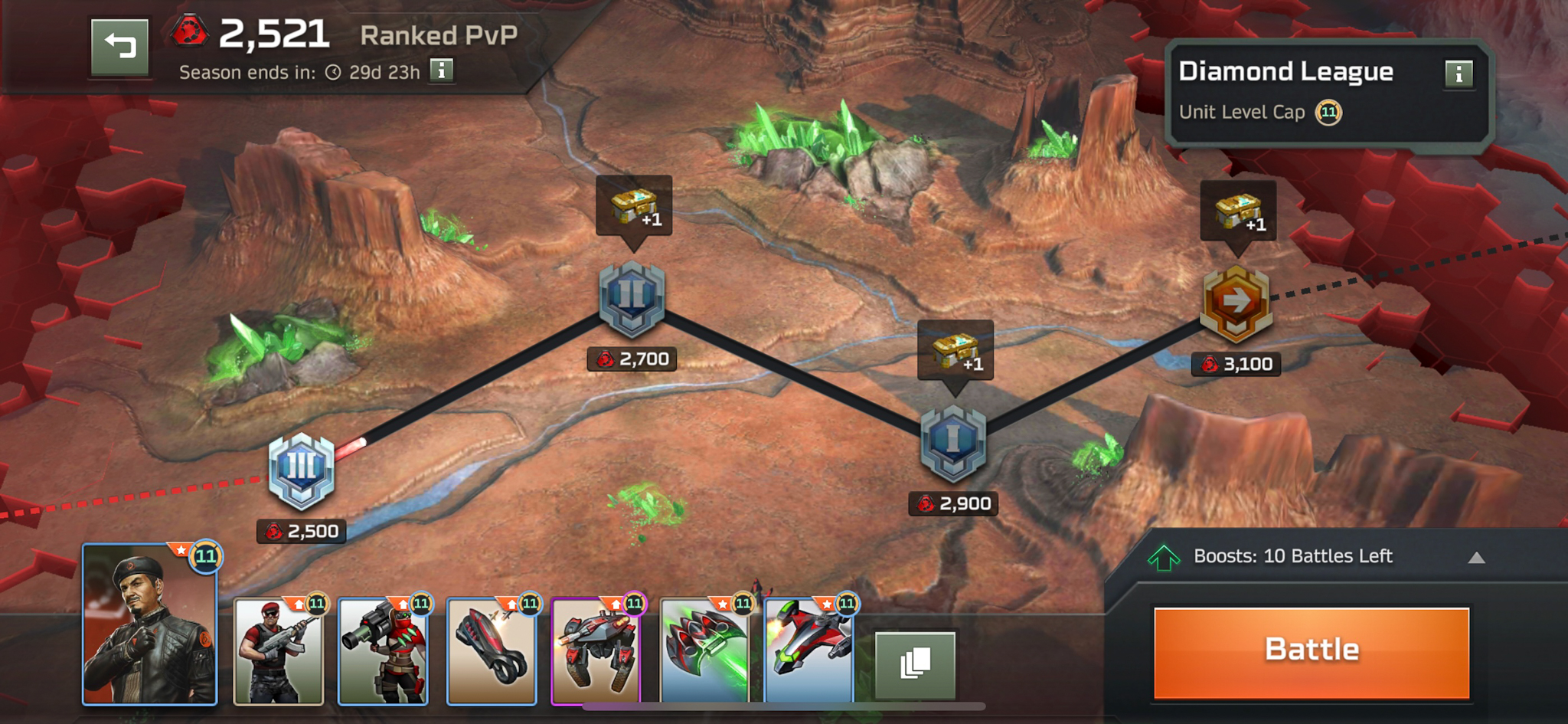
Task: Start a match with the Battle button
Action: click(x=1311, y=652)
